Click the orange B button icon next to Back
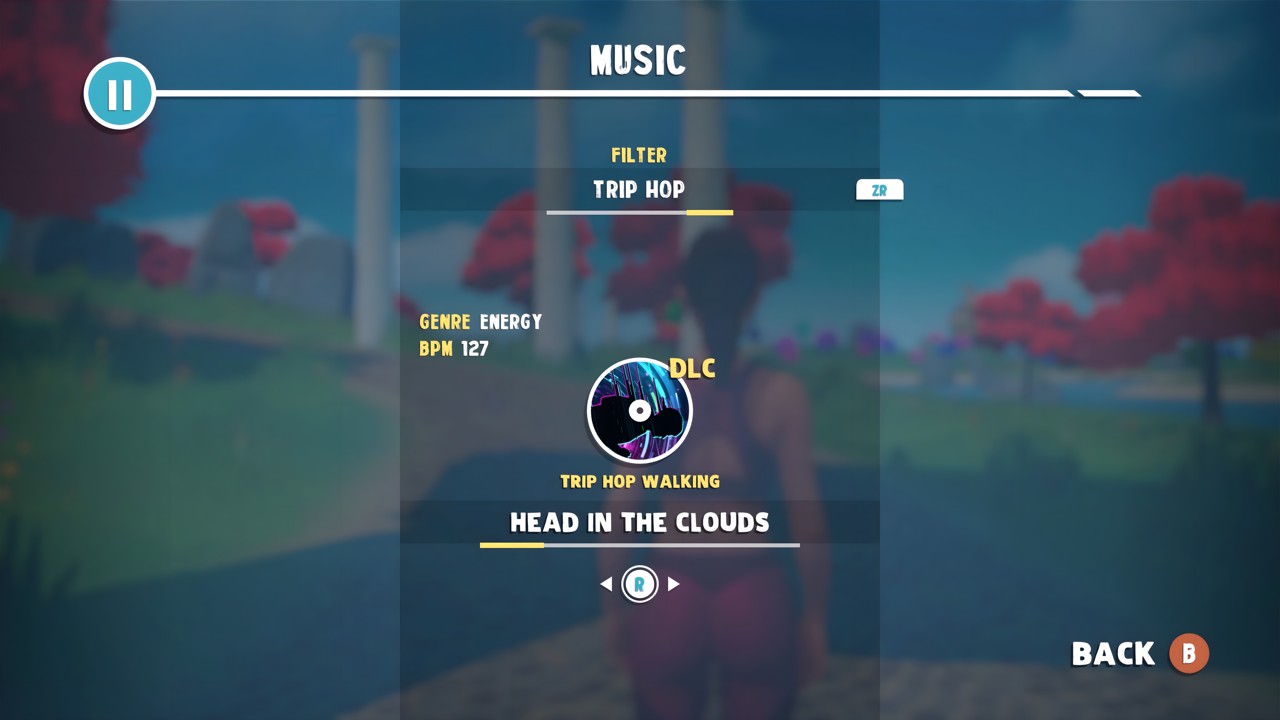 point(1188,654)
